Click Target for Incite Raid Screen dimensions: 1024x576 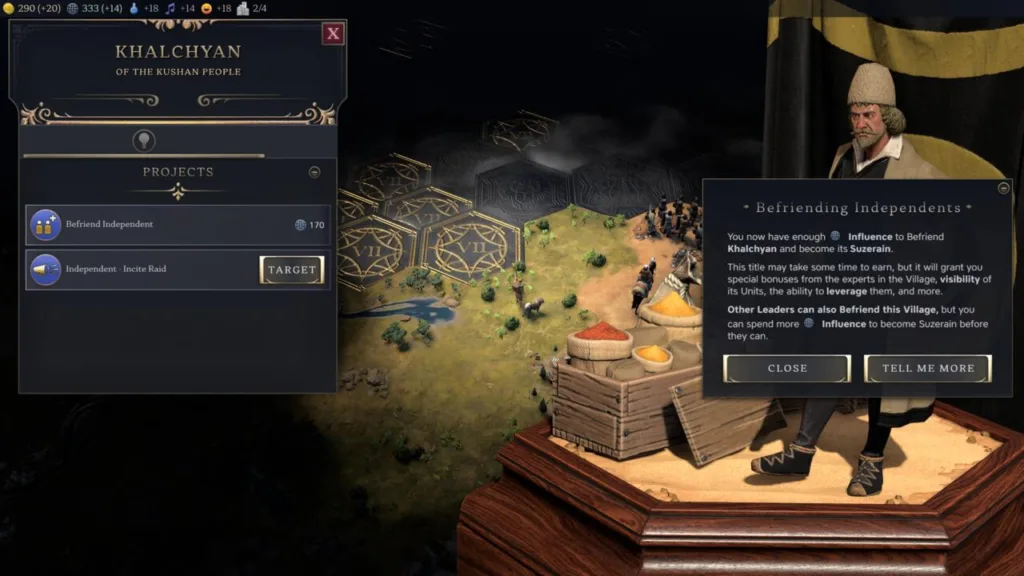tap(292, 270)
